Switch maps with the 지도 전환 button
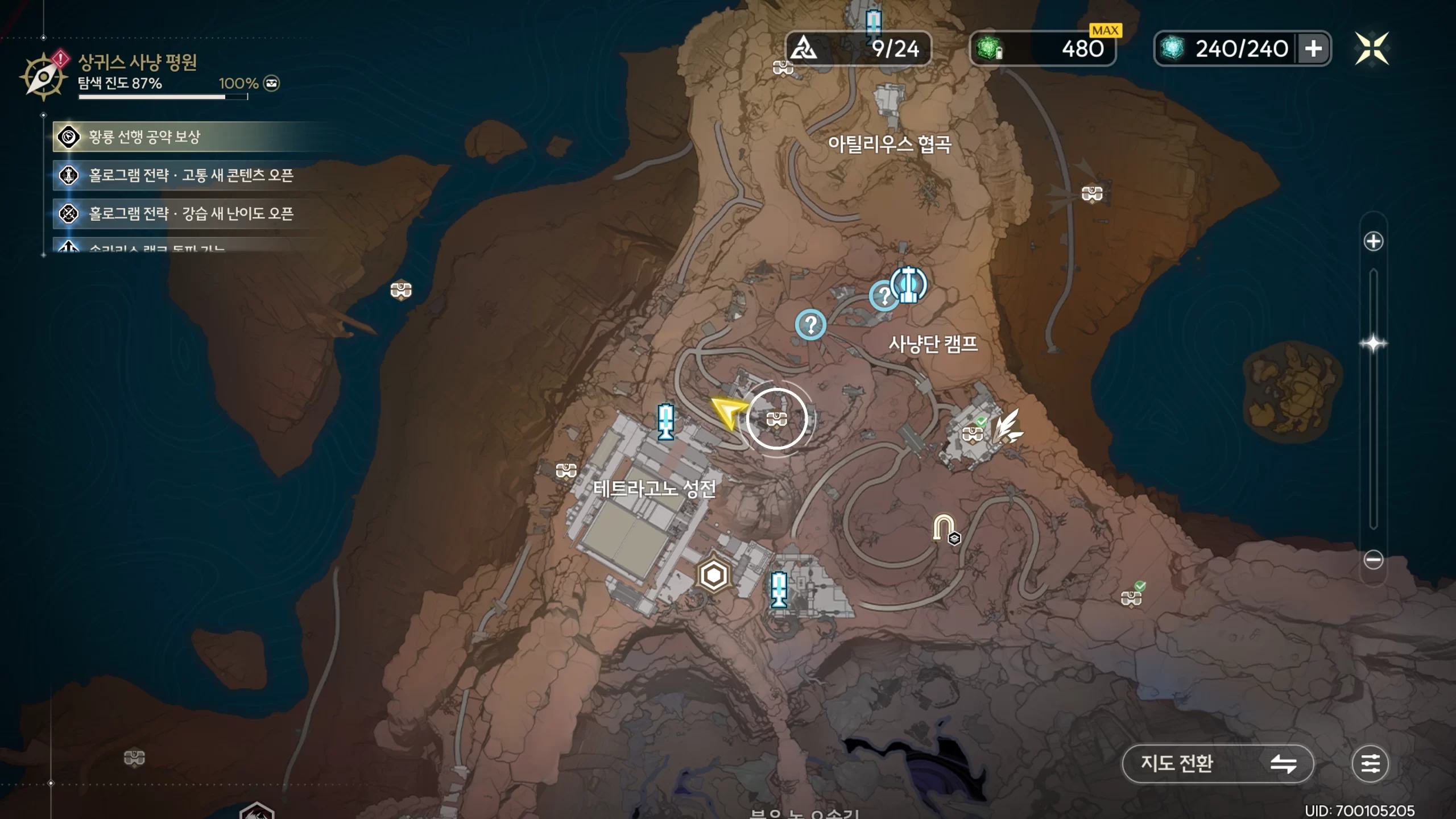Image resolution: width=1456 pixels, height=819 pixels. (1217, 763)
